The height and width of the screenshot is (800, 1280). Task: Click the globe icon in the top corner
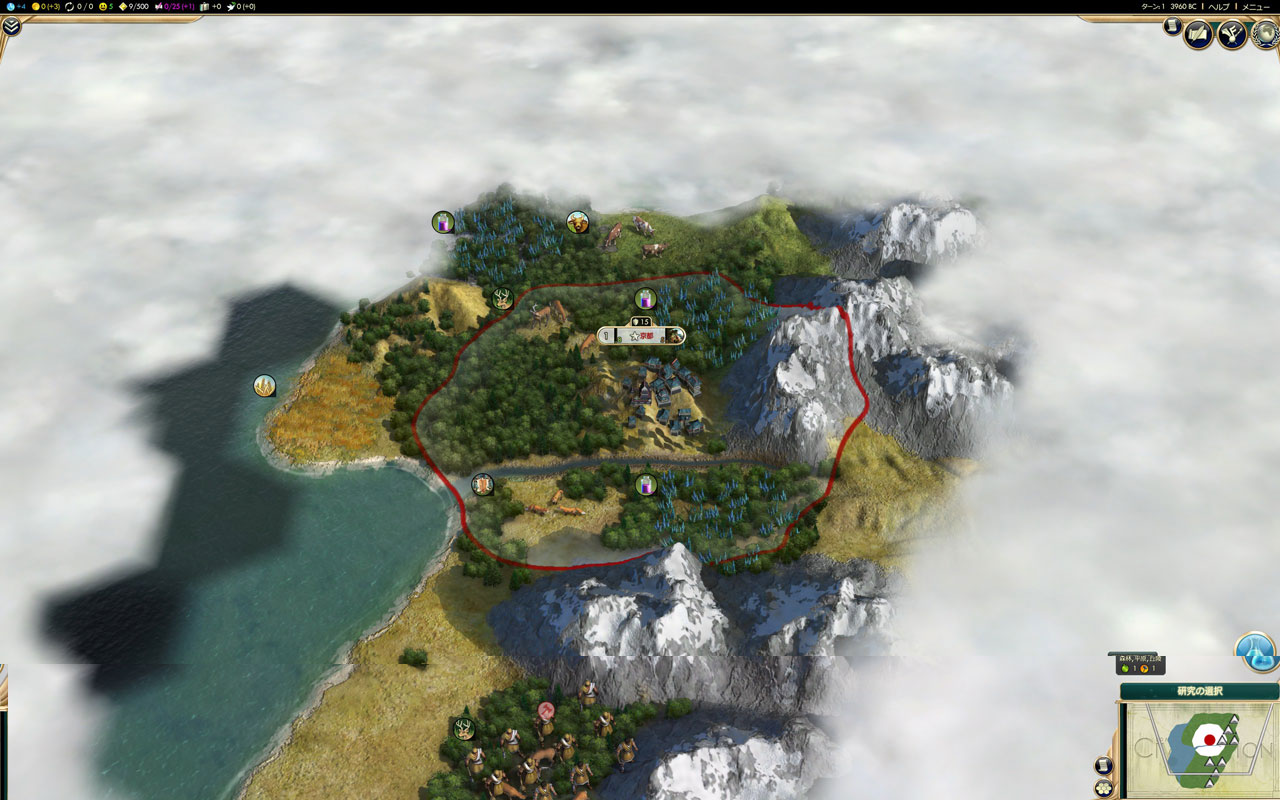click(x=1264, y=34)
